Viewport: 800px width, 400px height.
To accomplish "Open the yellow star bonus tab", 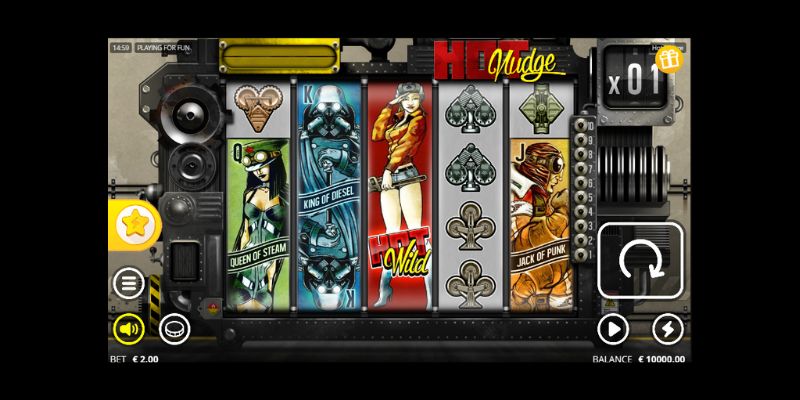I will tap(133, 224).
